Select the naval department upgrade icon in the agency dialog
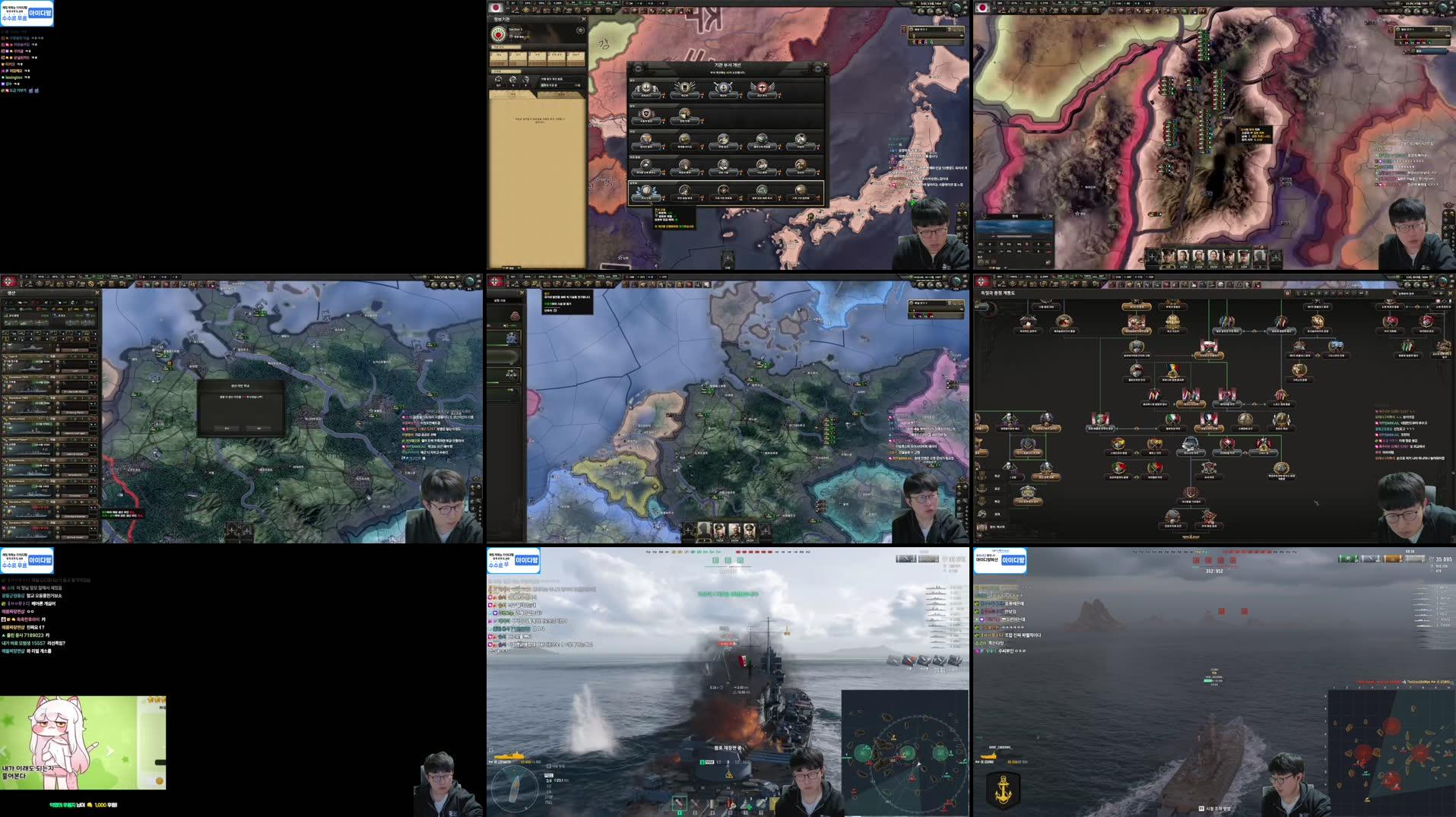The height and width of the screenshot is (817, 1456). click(724, 87)
